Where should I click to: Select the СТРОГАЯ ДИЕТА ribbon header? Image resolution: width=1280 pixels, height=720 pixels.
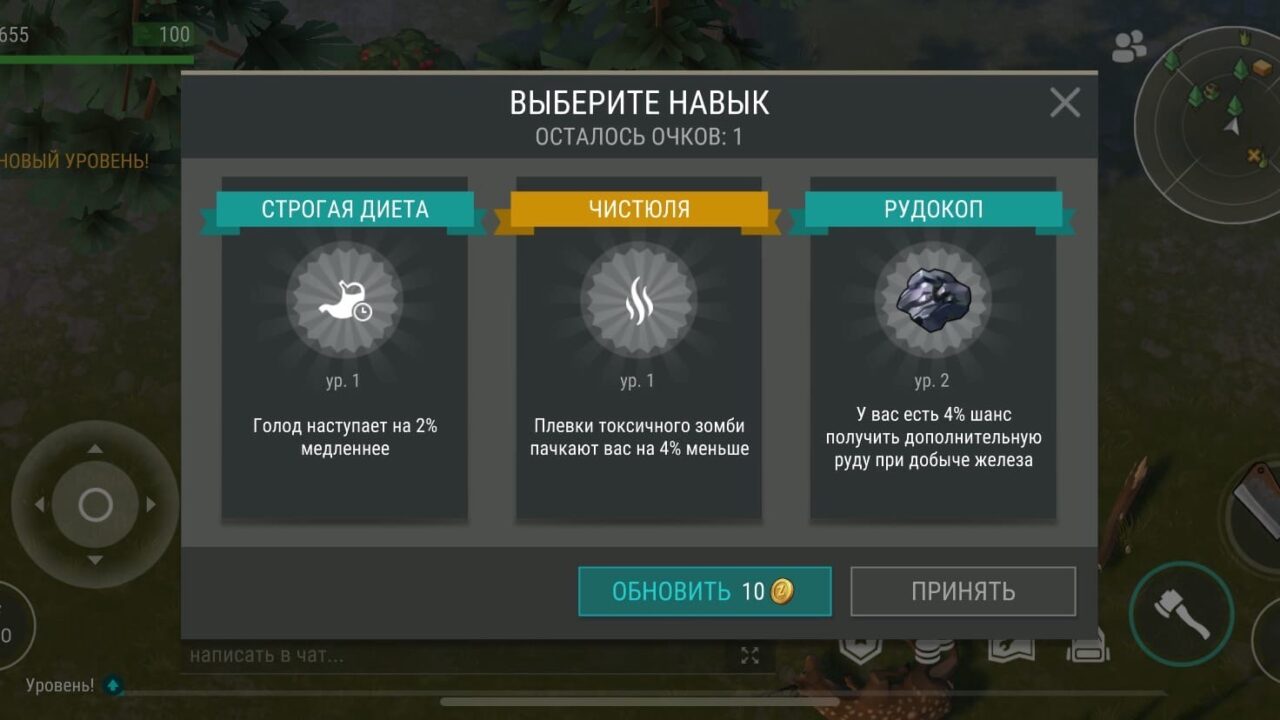click(344, 210)
